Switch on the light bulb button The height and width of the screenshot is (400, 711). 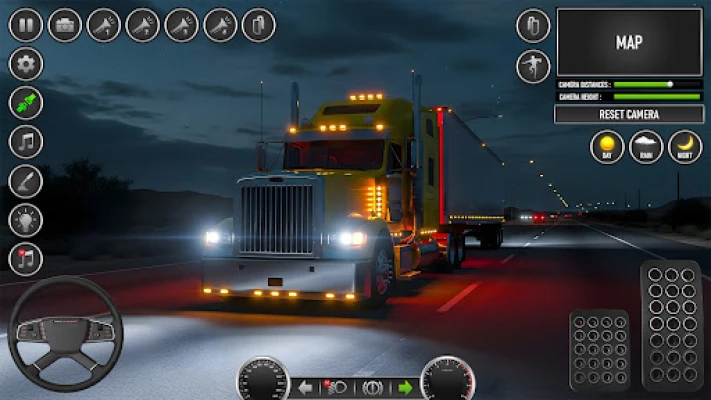(26, 220)
